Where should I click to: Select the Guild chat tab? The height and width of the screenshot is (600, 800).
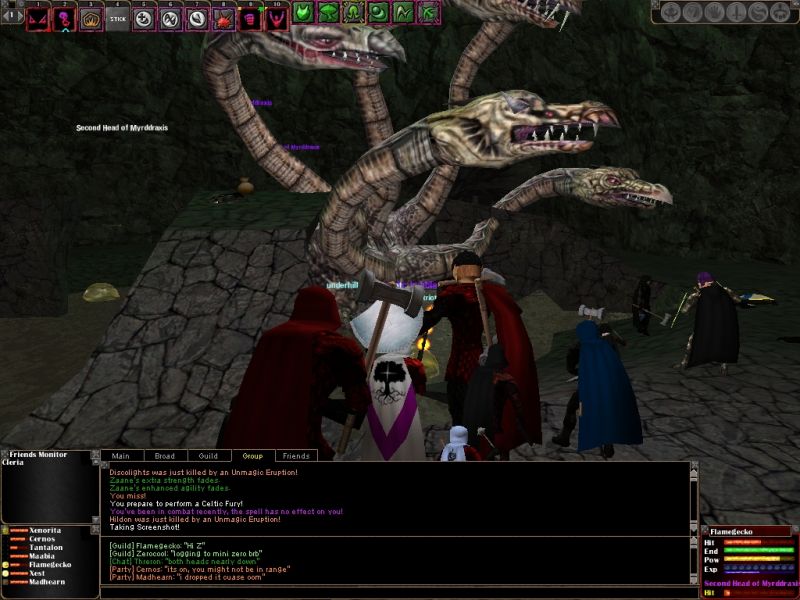point(208,456)
